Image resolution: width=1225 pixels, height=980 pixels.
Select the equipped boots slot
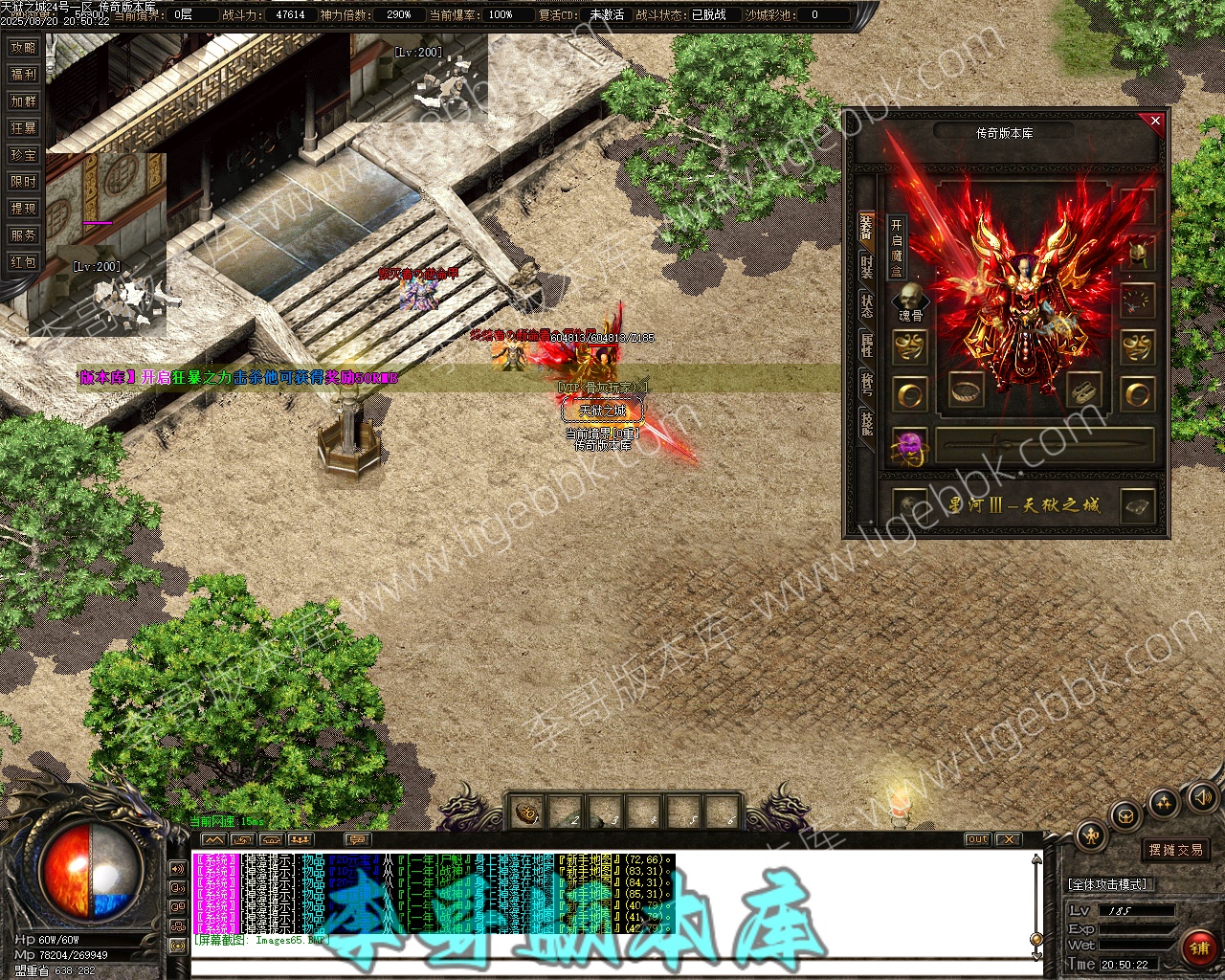pyautogui.click(x=1082, y=390)
